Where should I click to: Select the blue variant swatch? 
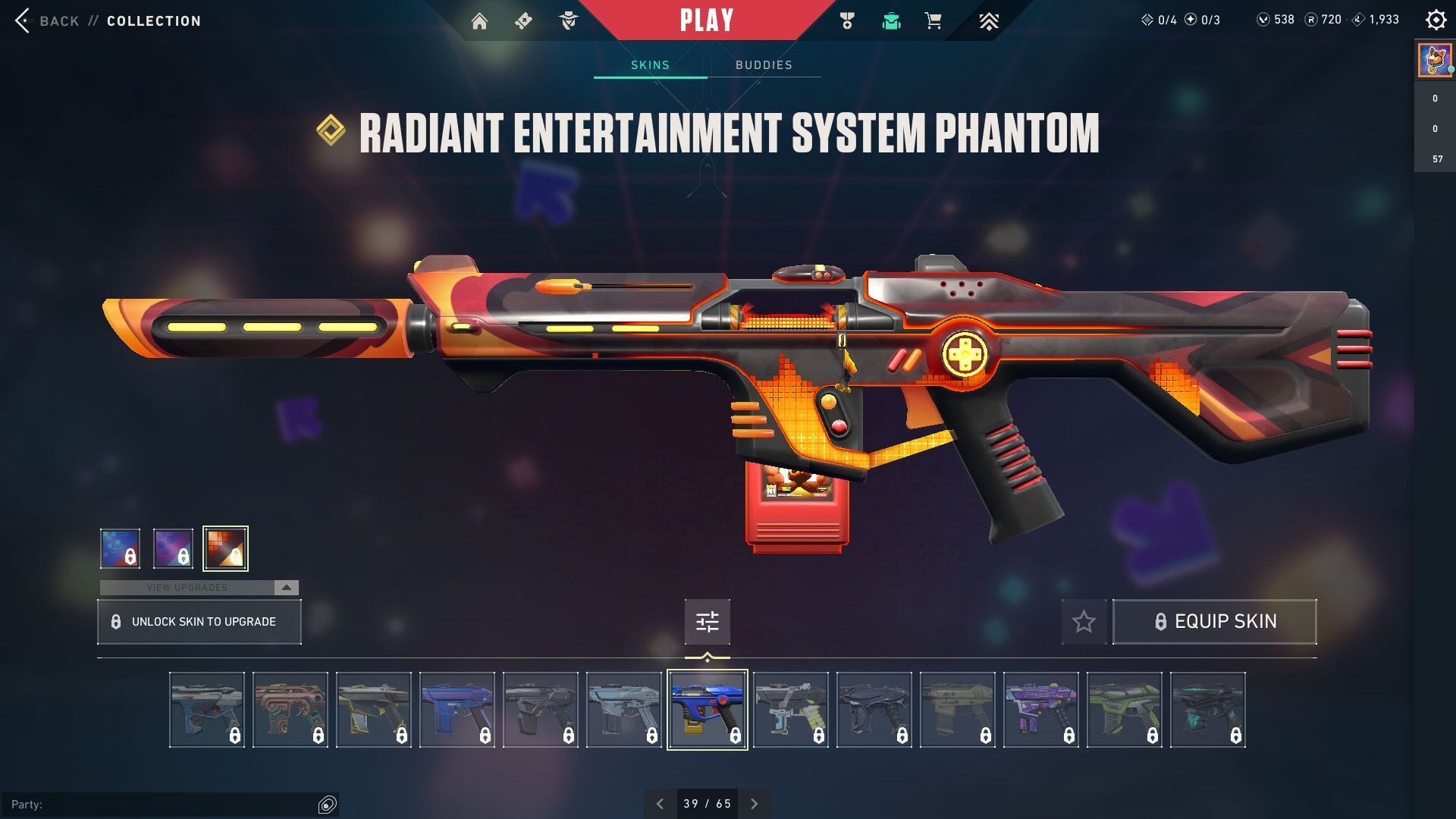(x=120, y=548)
